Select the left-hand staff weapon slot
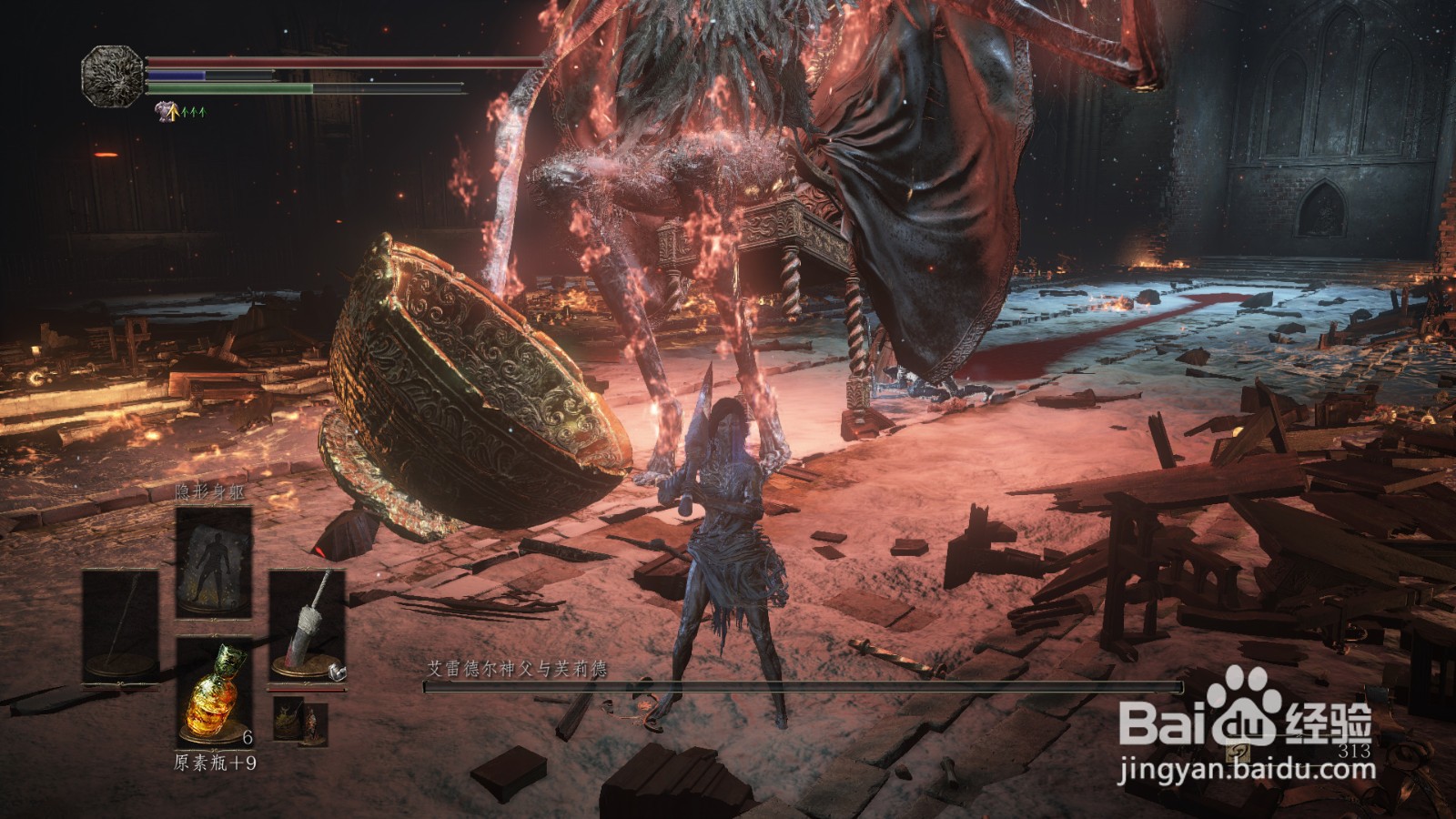The image size is (1456, 819). (x=120, y=628)
